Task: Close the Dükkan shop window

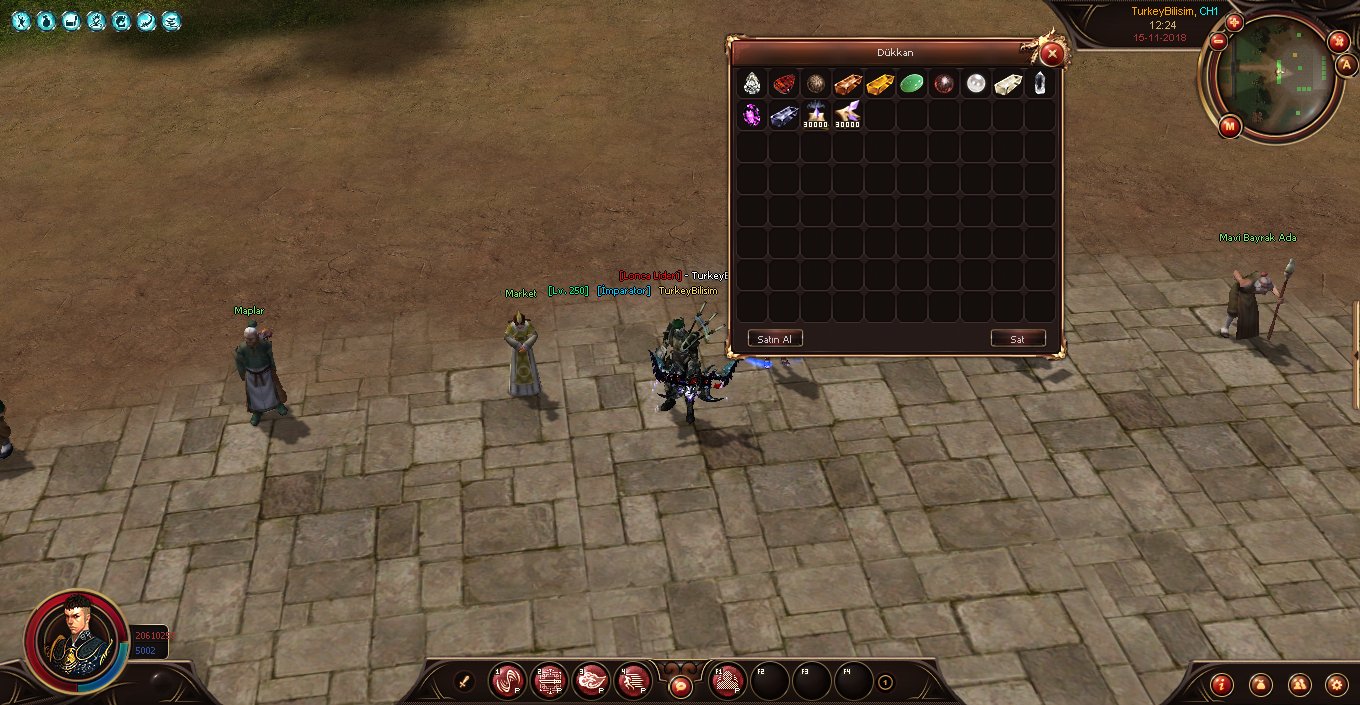Action: tap(1051, 54)
